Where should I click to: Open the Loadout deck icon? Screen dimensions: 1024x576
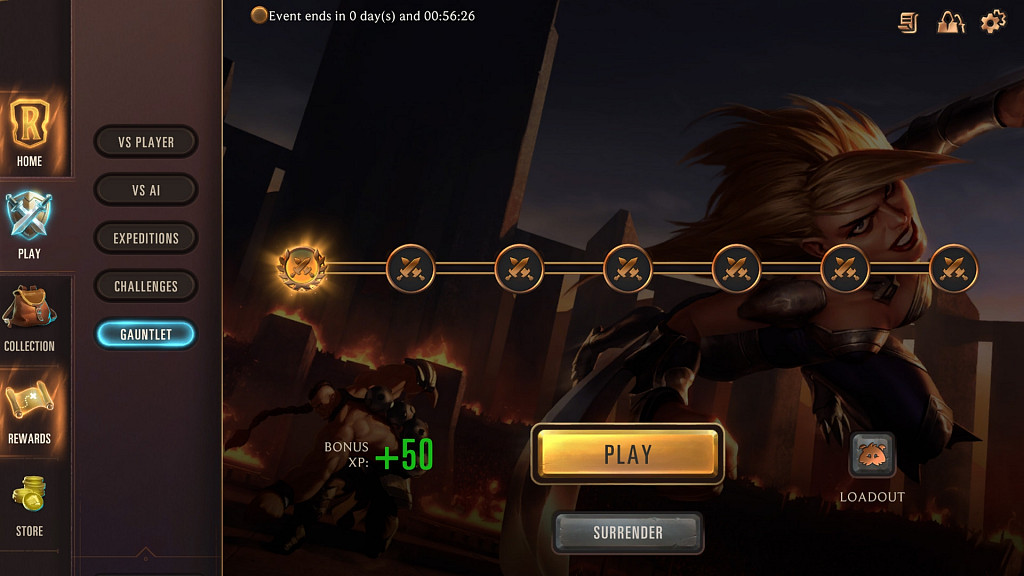point(872,456)
